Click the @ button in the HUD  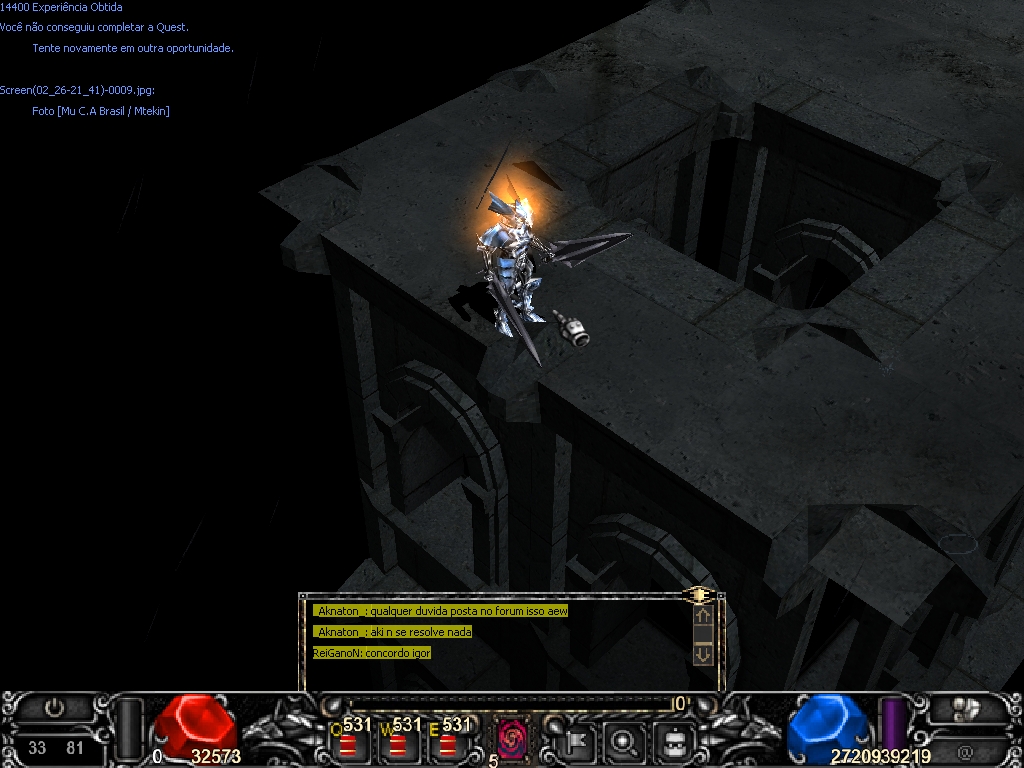pos(965,751)
